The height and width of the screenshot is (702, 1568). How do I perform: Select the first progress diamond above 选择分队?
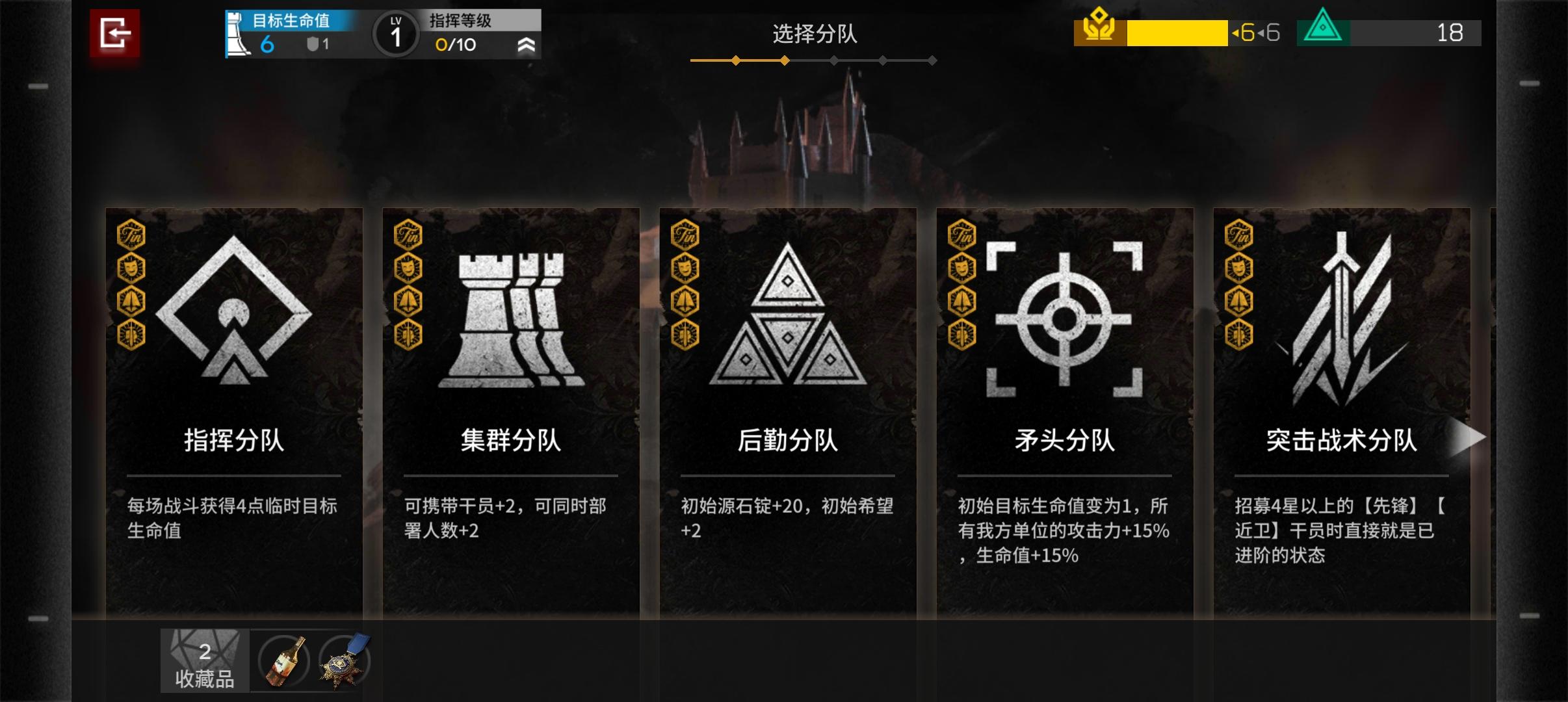(x=735, y=60)
